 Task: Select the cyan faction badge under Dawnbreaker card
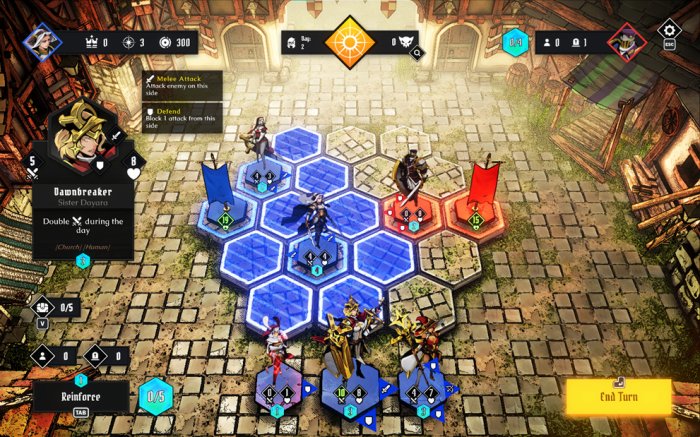pyautogui.click(x=82, y=261)
